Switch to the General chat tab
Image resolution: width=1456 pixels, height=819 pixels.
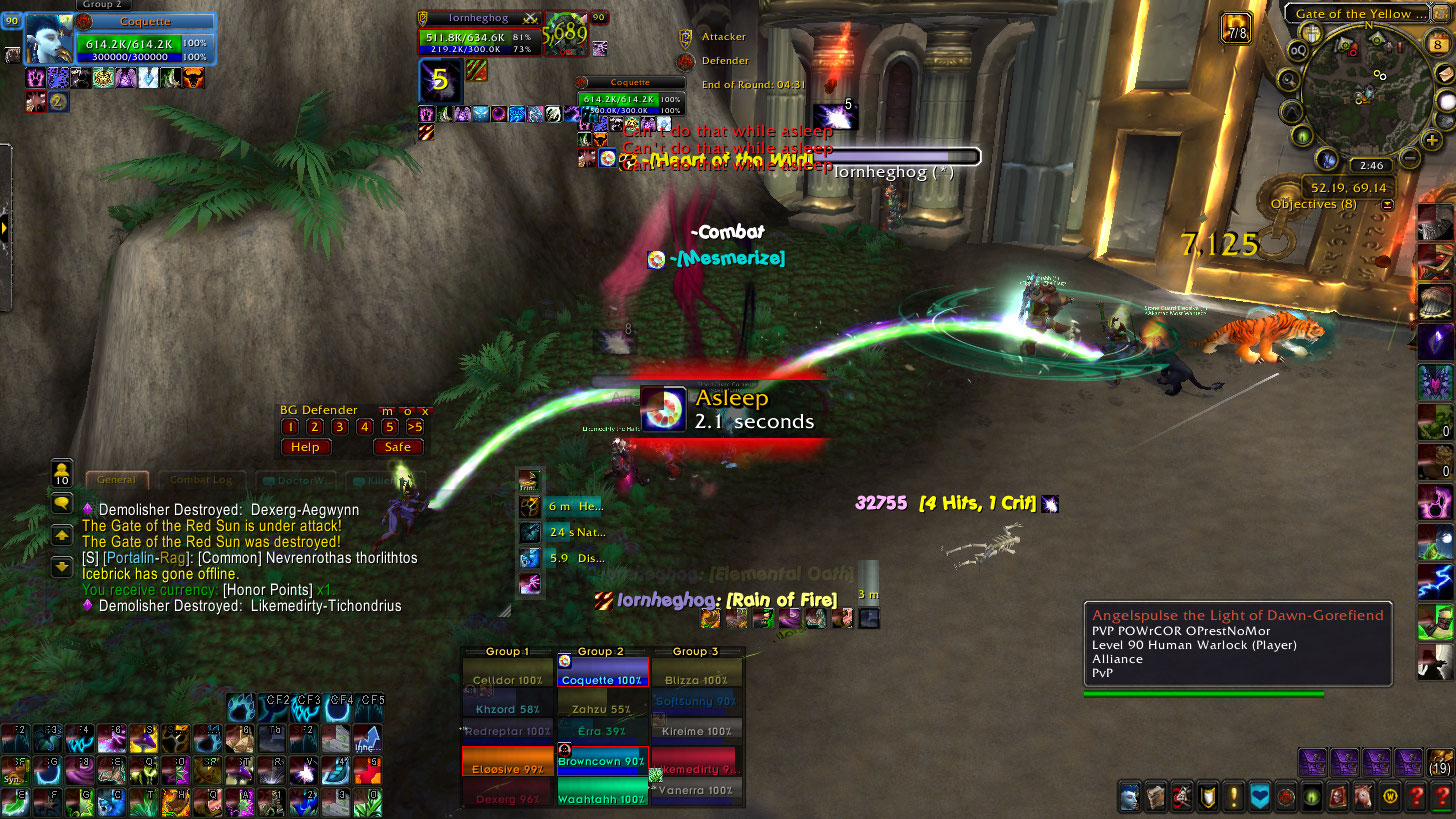pyautogui.click(x=117, y=480)
